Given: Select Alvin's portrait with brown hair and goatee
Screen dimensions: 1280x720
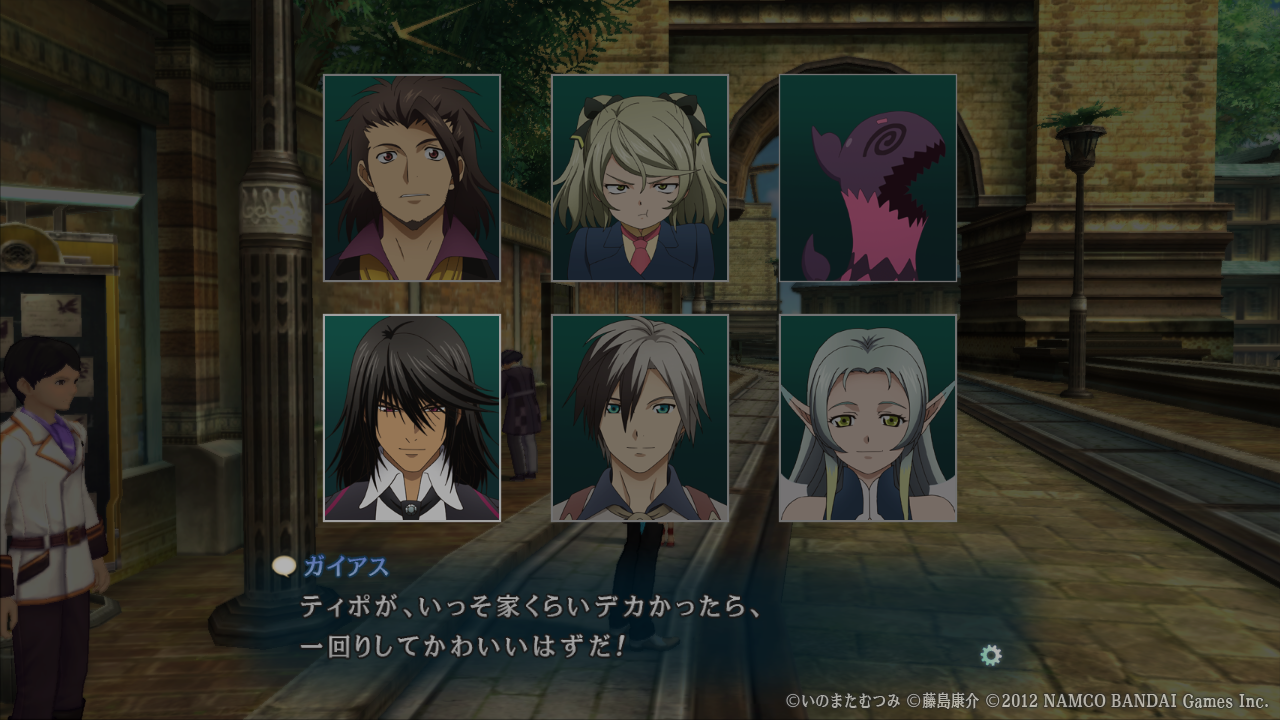Looking at the screenshot, I should 412,178.
